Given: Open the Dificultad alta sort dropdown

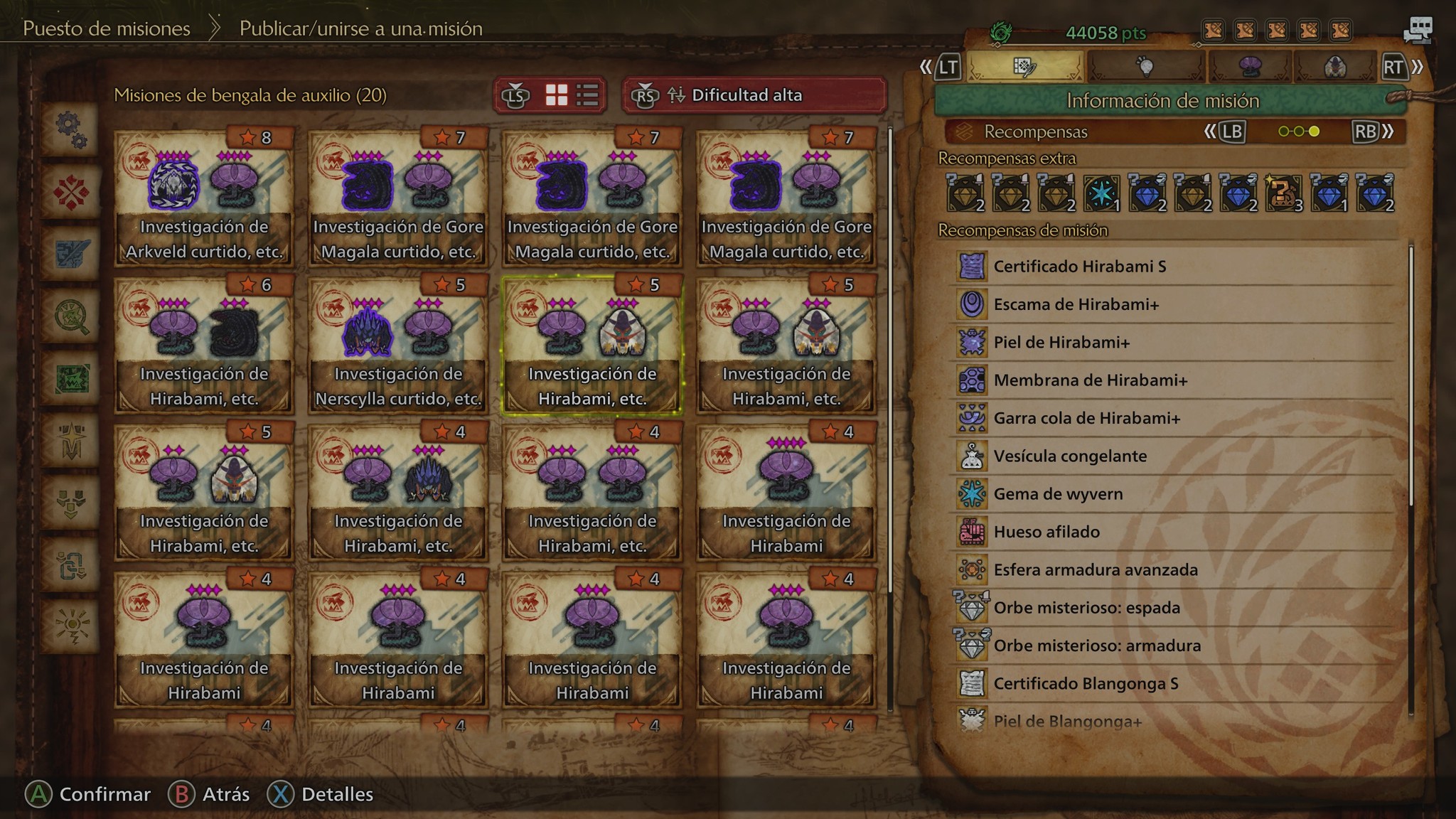Looking at the screenshot, I should [754, 95].
